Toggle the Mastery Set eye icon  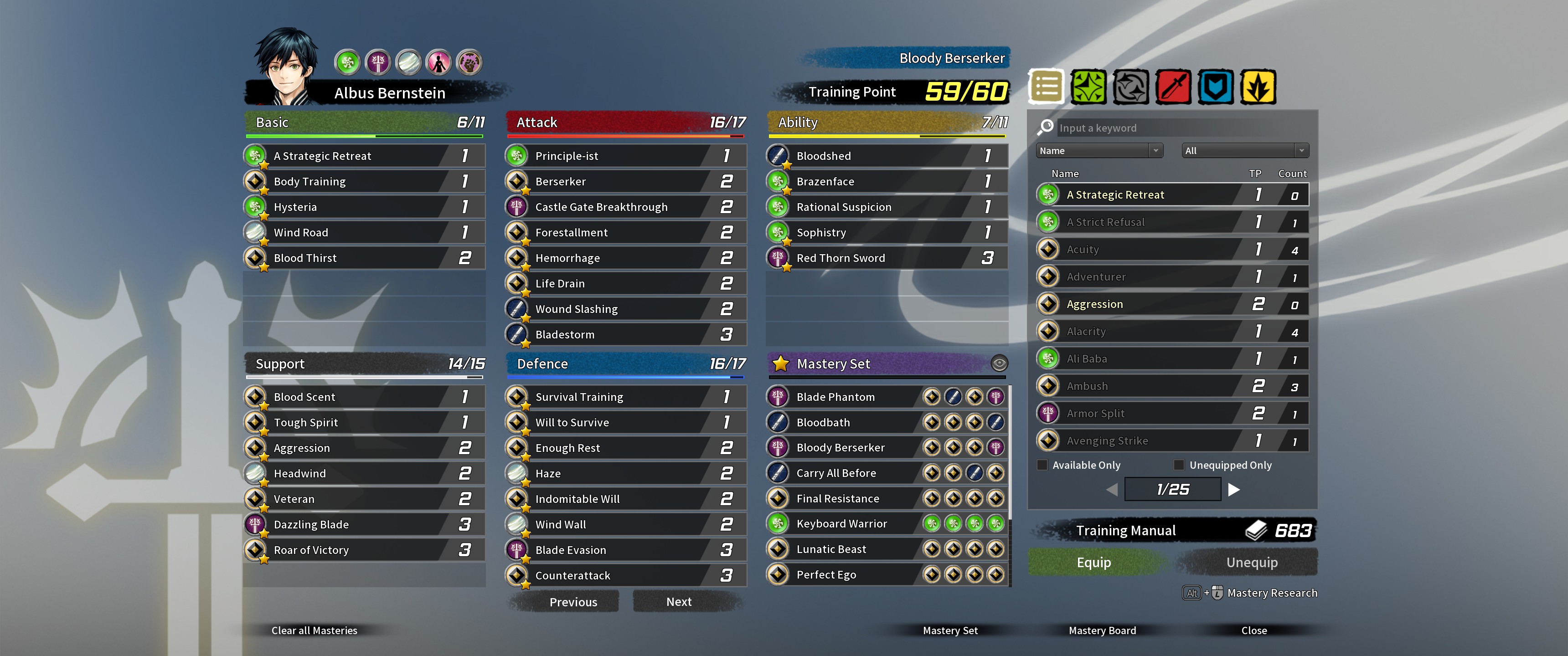click(999, 364)
